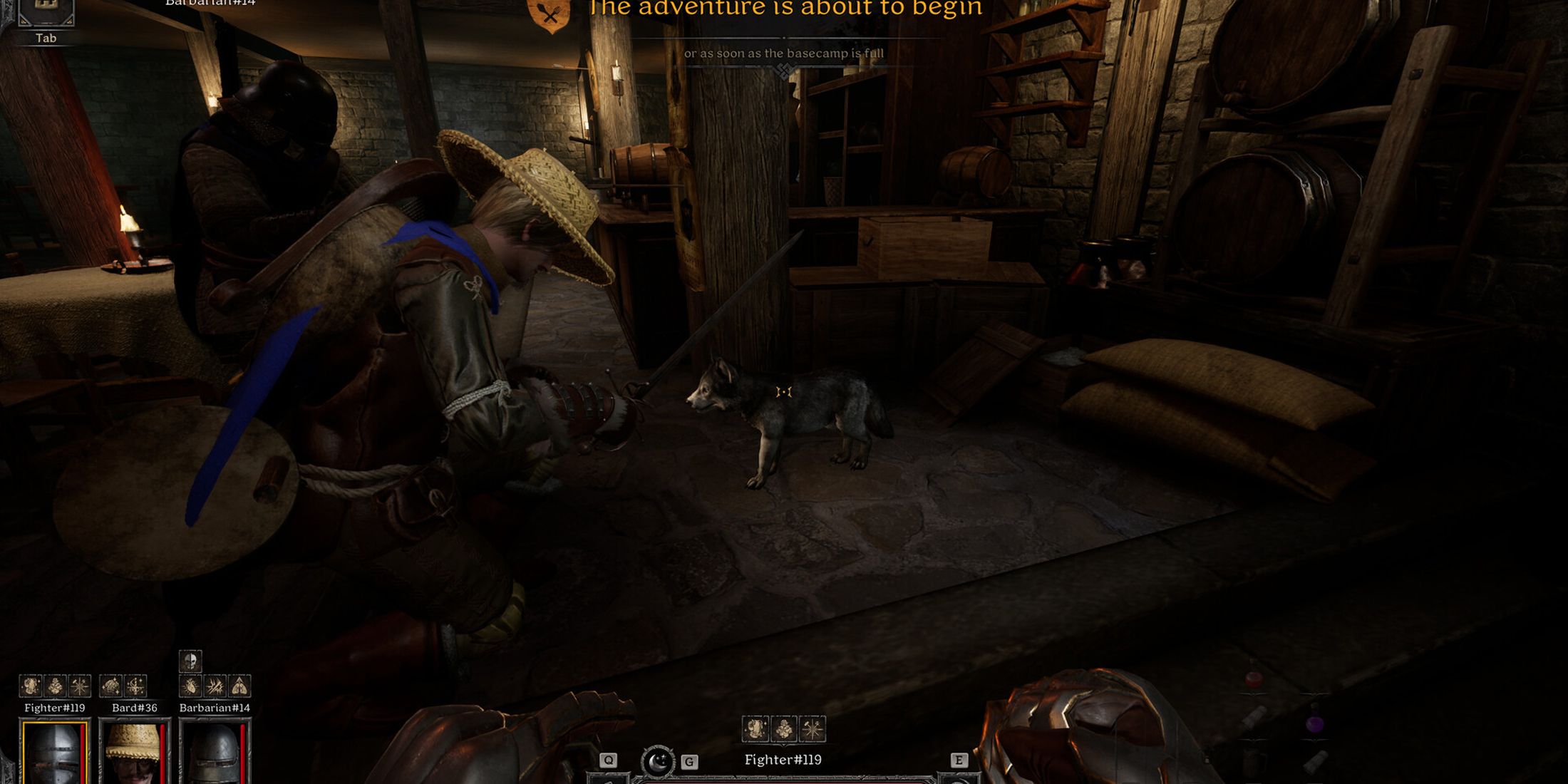
Task: Click the crossed weapons perk above the center Fighter#119 name
Action: click(x=813, y=729)
